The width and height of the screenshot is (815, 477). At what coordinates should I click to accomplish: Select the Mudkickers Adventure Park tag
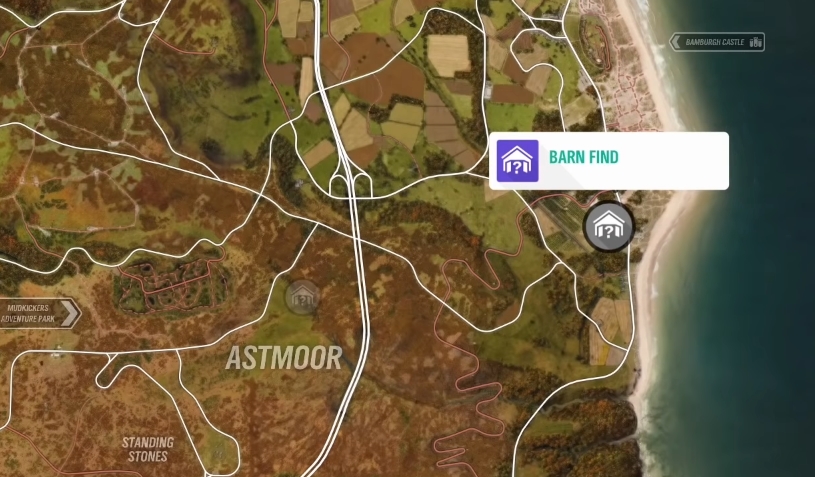point(40,313)
